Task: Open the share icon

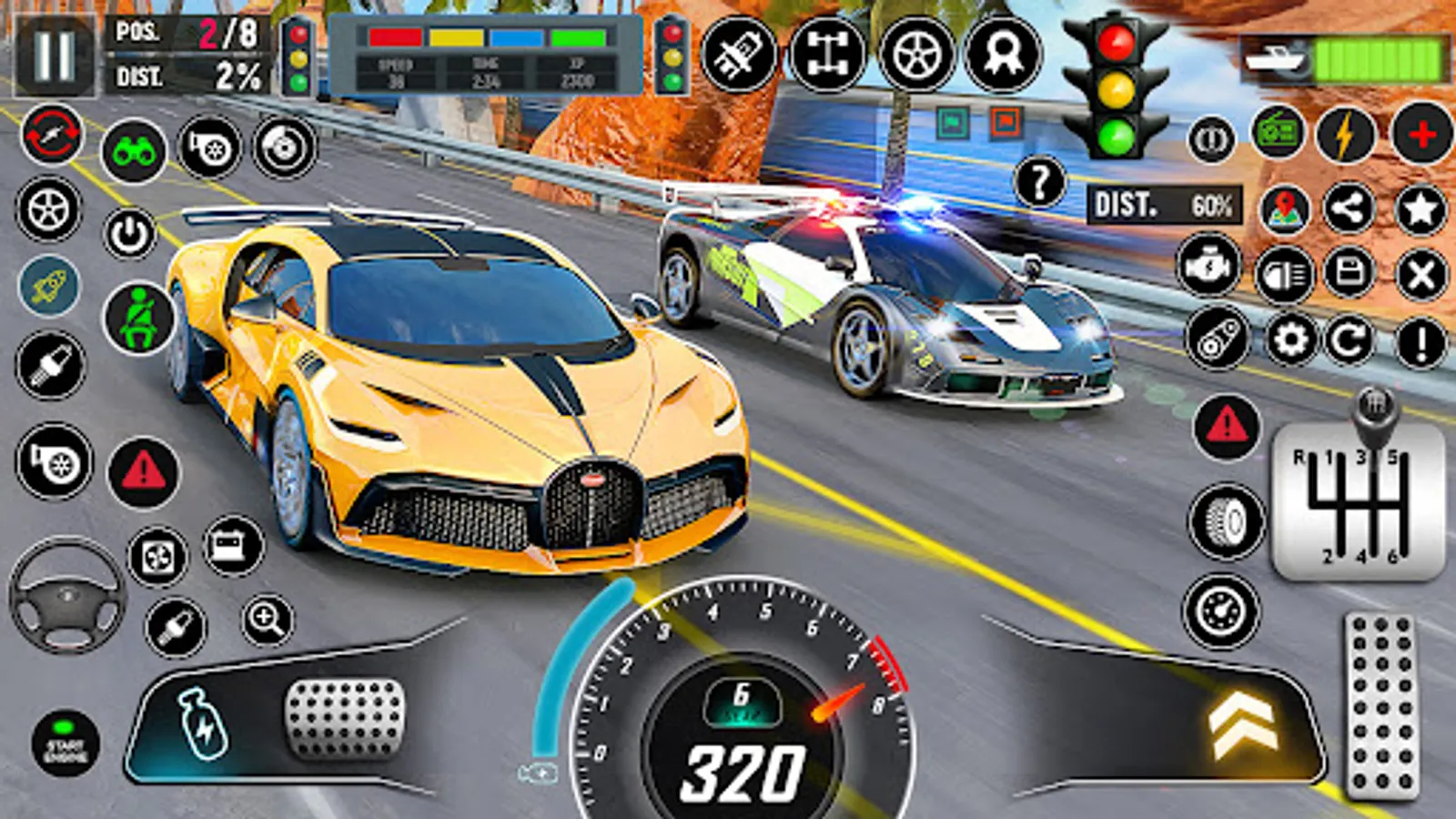Action: point(1349,209)
